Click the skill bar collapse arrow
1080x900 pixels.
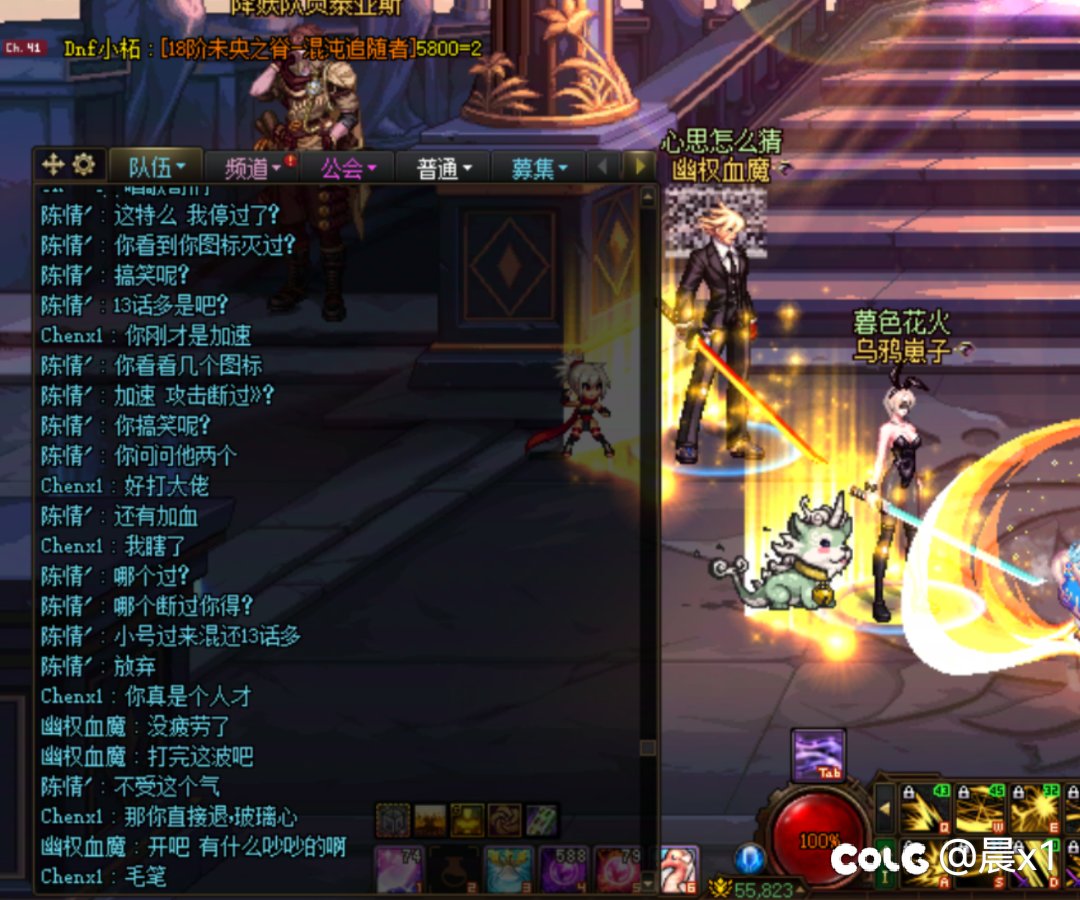point(885,807)
